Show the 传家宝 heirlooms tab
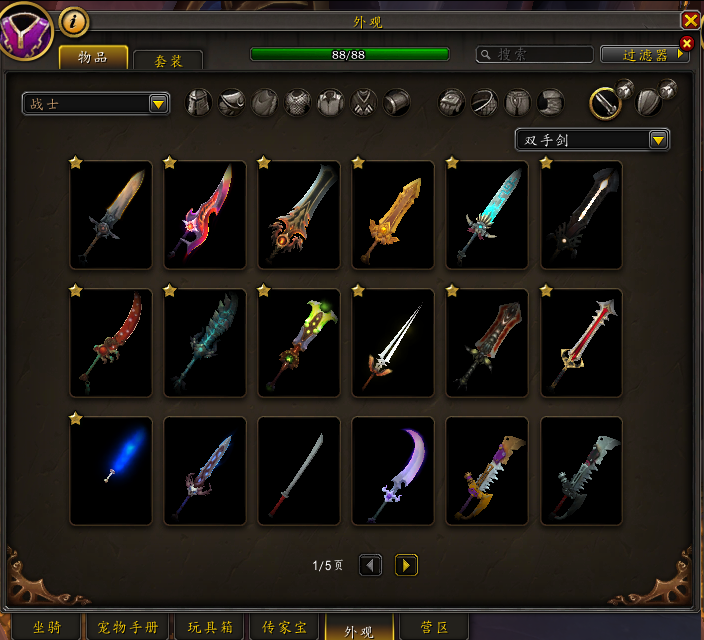 (x=285, y=628)
